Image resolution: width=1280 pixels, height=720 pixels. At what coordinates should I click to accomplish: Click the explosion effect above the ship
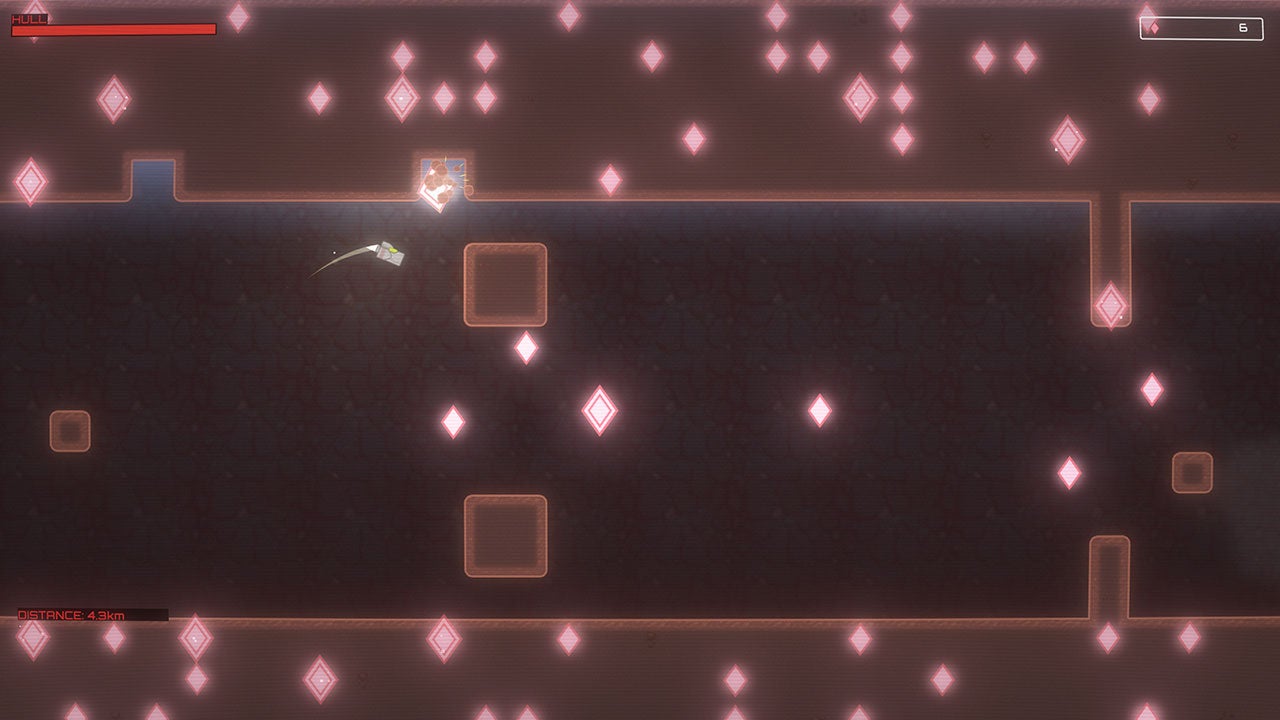coord(437,180)
